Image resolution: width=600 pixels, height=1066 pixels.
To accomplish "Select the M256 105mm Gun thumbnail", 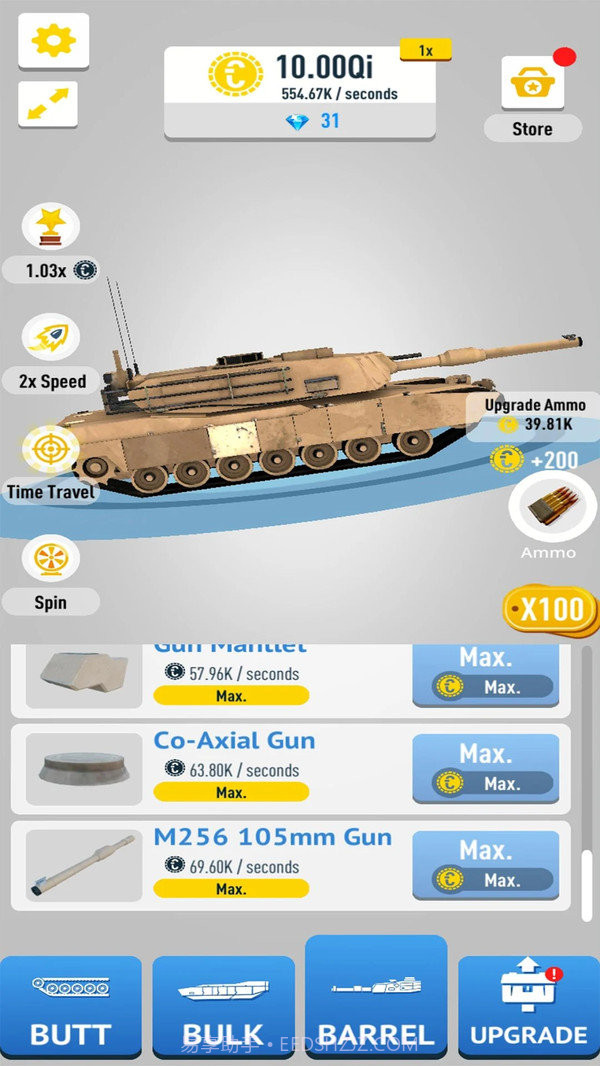I will pyautogui.click(x=84, y=866).
